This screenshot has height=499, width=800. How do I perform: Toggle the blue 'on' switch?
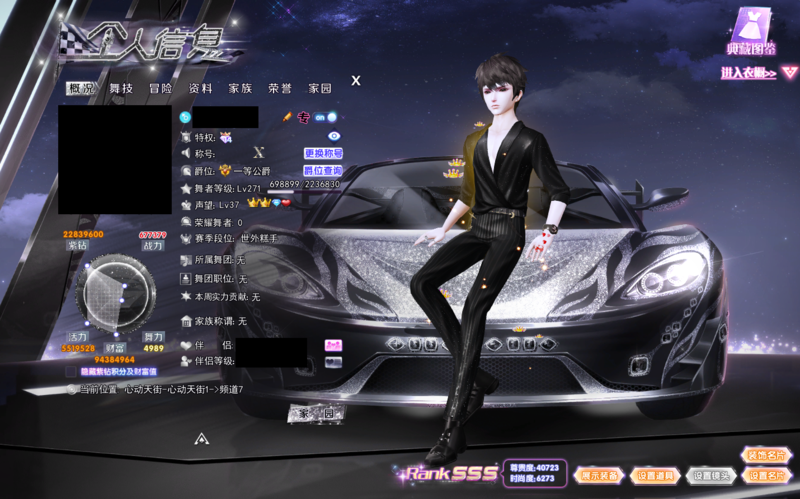(x=325, y=117)
